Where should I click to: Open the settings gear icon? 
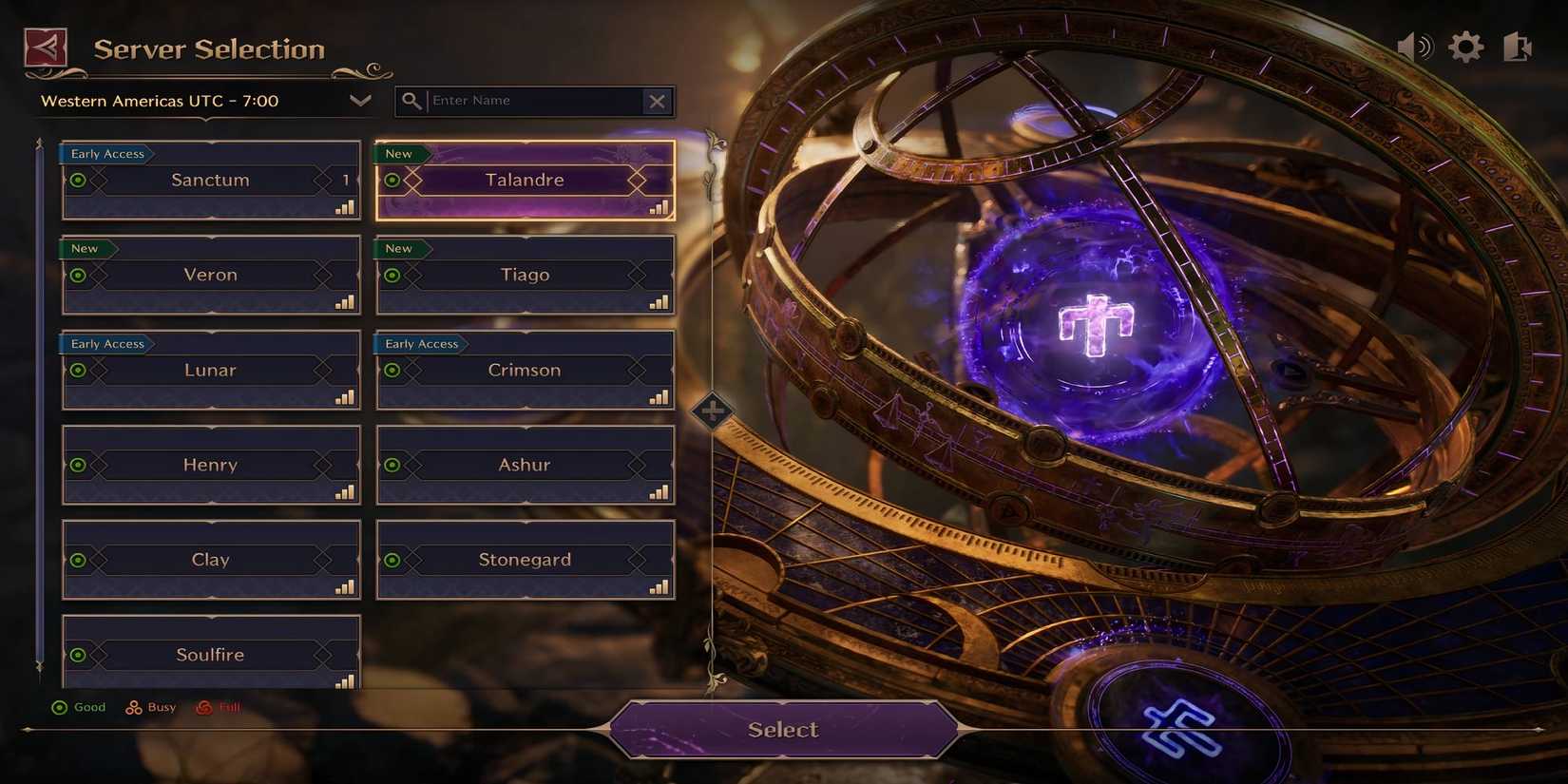coord(1466,45)
